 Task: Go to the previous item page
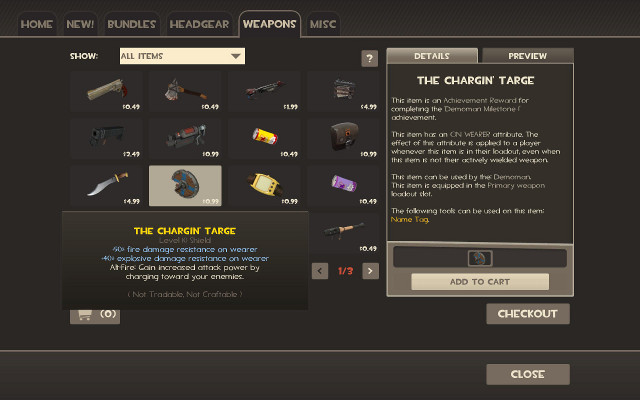tap(320, 270)
